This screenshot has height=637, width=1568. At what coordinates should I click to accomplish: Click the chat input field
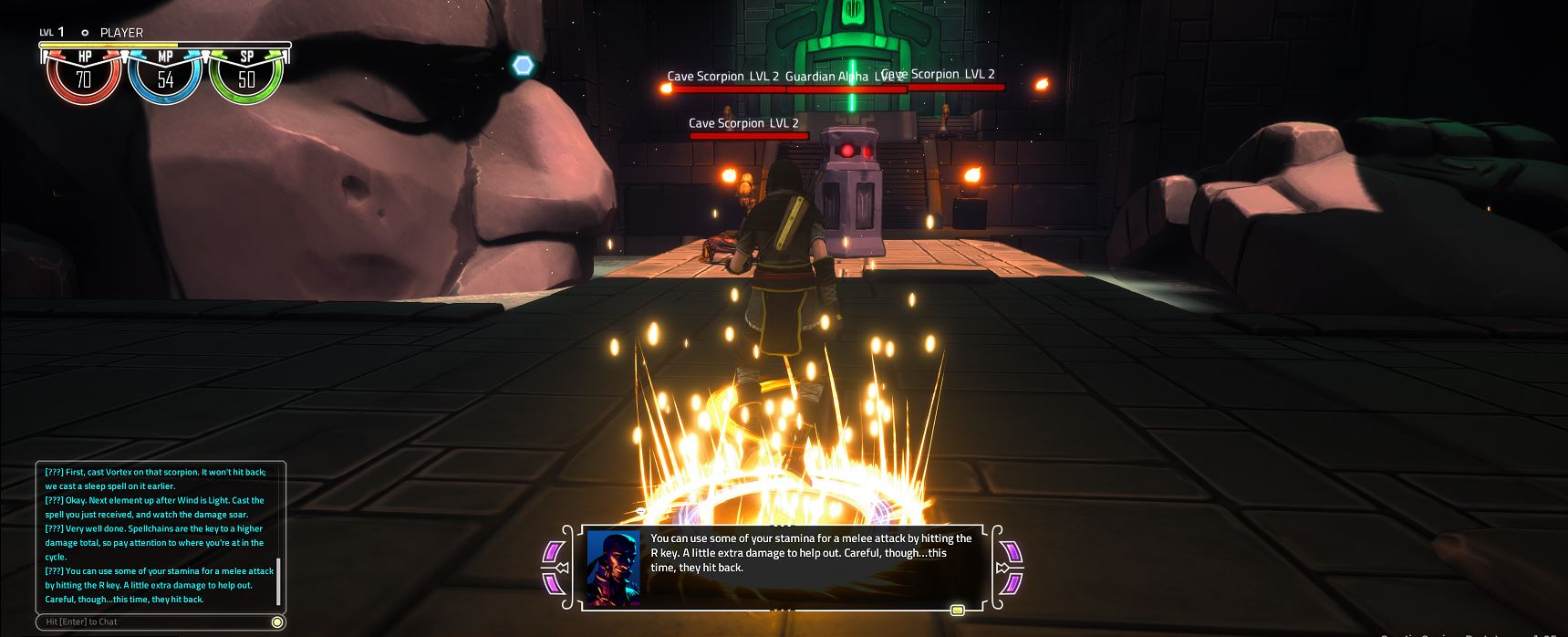coord(155,621)
